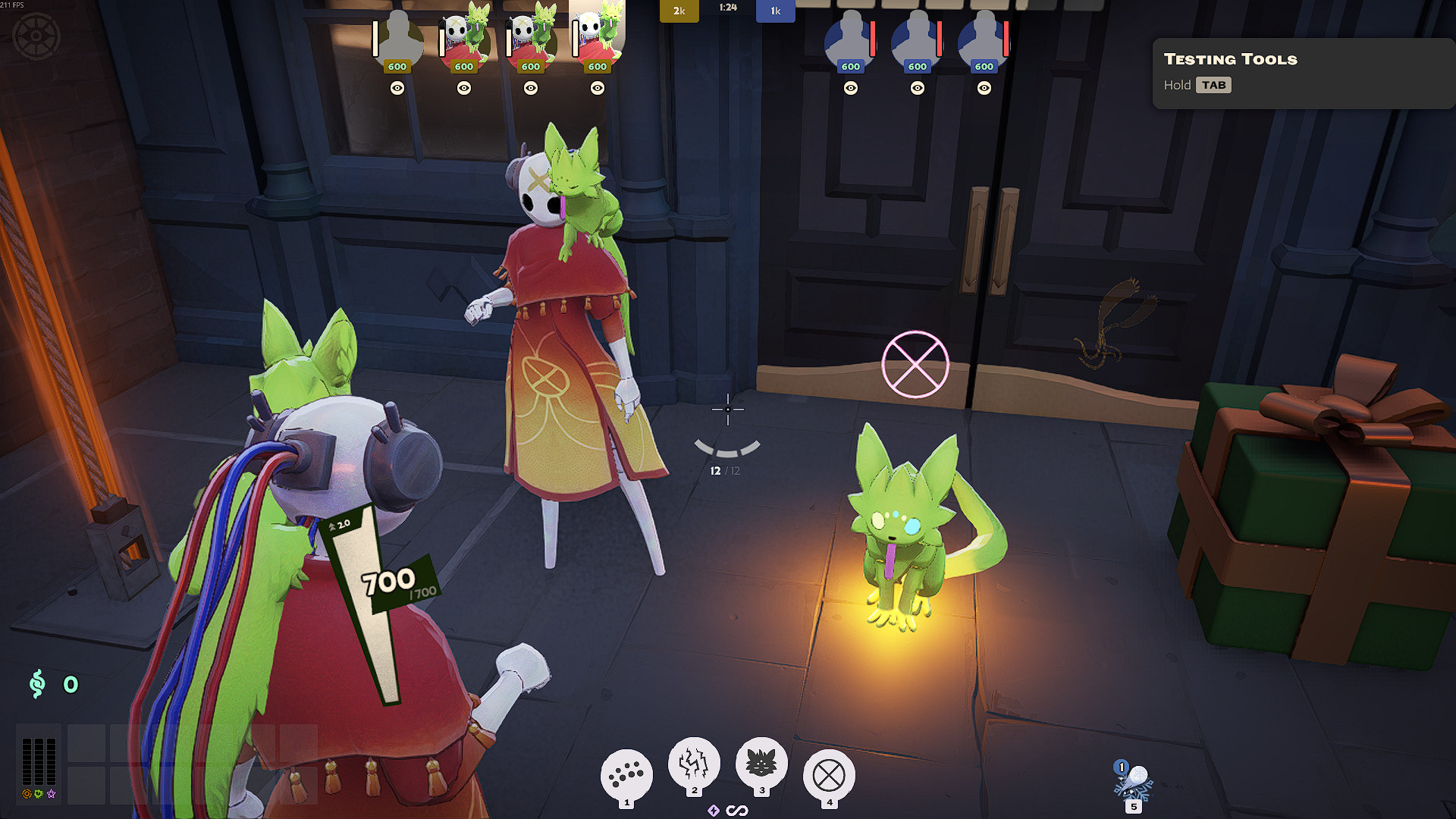This screenshot has width=1456, height=819.
Task: Use the snowball item in slot 5
Action: click(x=1133, y=783)
